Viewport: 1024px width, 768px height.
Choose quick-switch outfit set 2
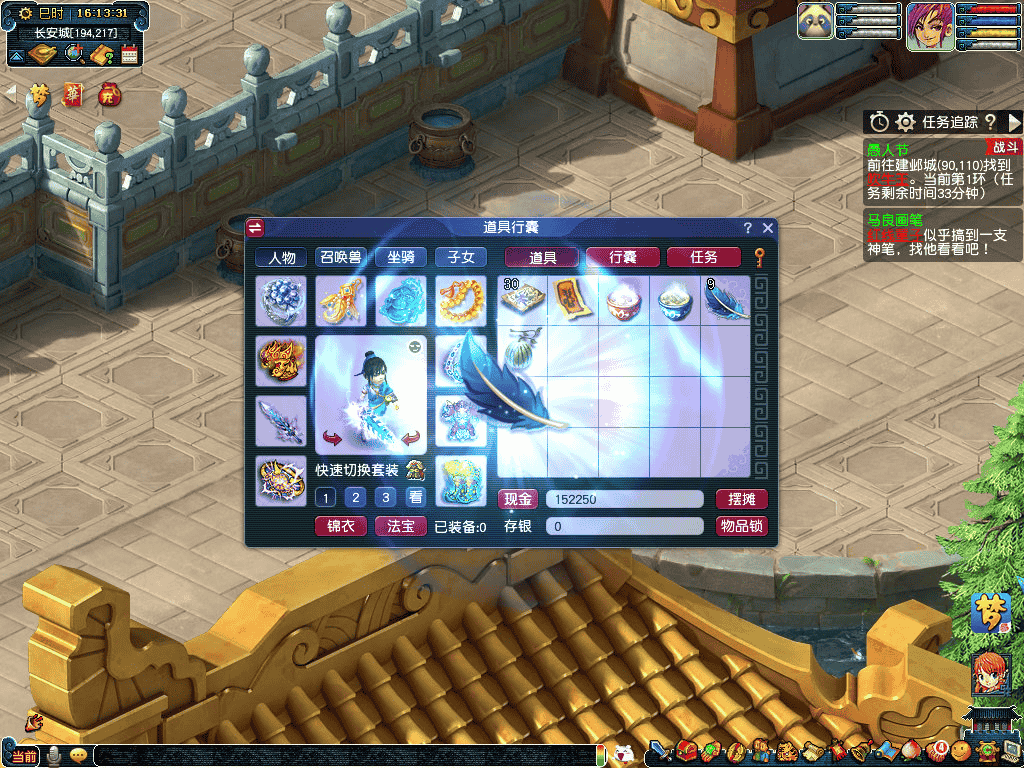tap(354, 497)
